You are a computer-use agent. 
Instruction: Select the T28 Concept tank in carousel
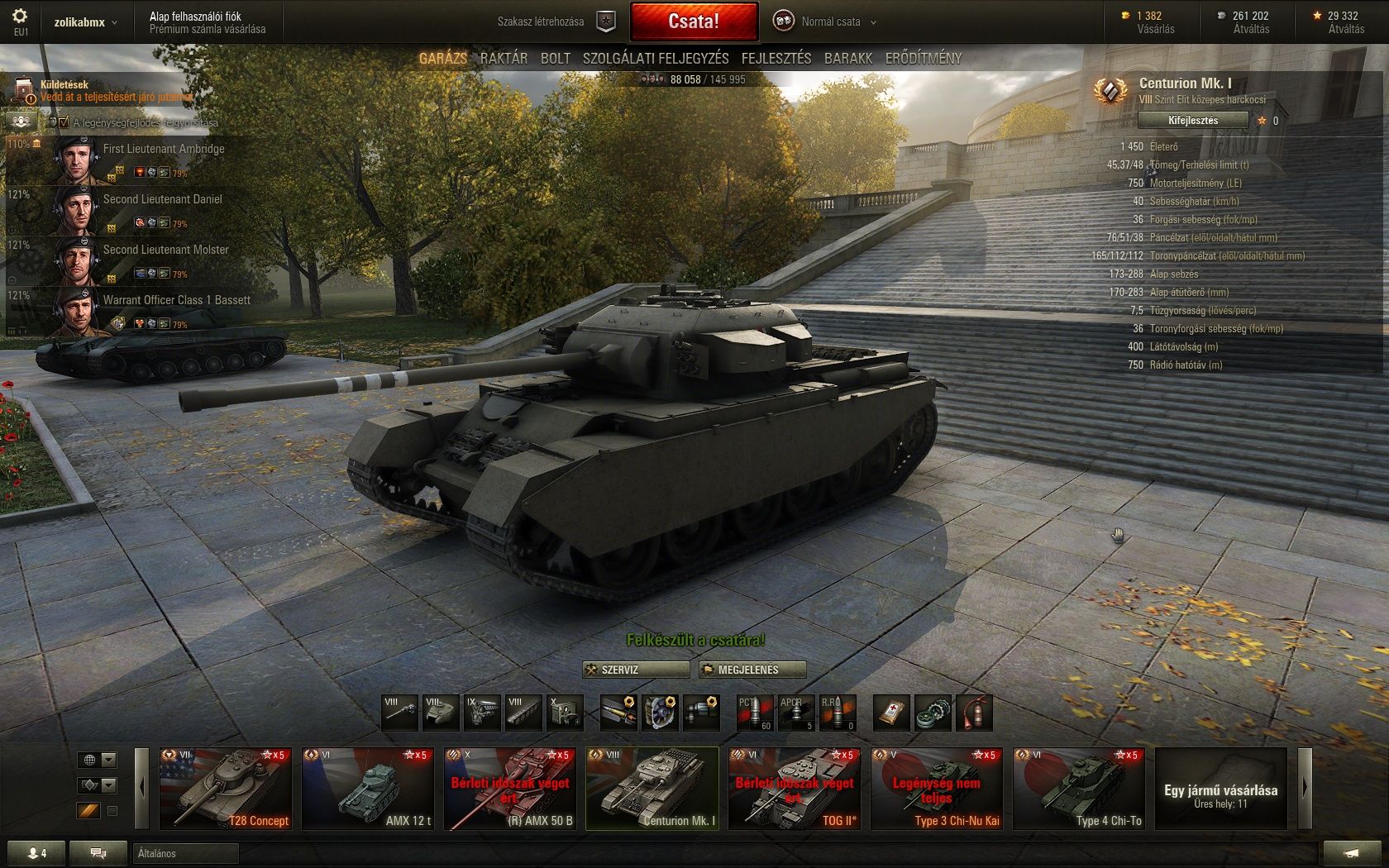coord(225,789)
